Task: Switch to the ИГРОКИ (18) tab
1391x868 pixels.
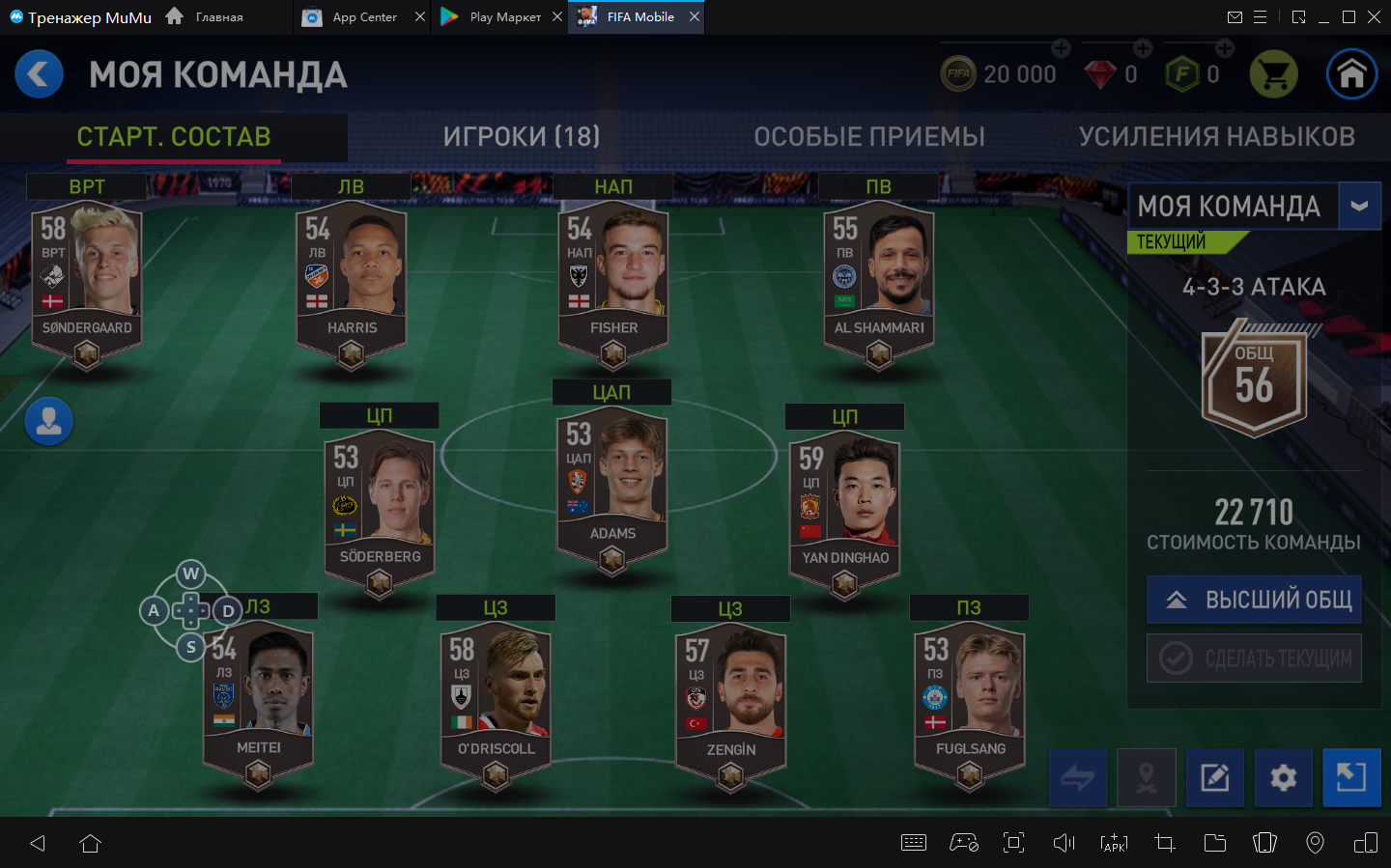Action: pyautogui.click(x=521, y=136)
